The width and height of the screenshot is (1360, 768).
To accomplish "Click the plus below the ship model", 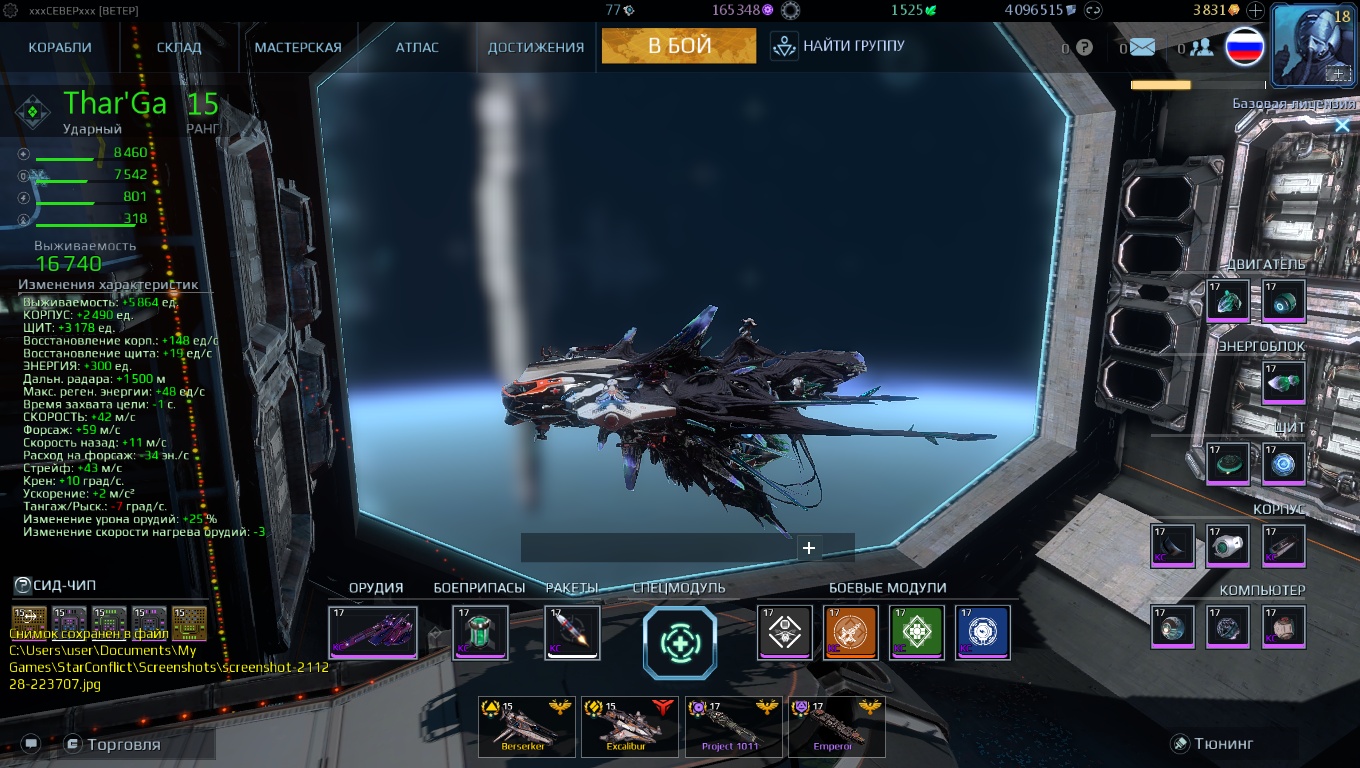I will pyautogui.click(x=810, y=548).
